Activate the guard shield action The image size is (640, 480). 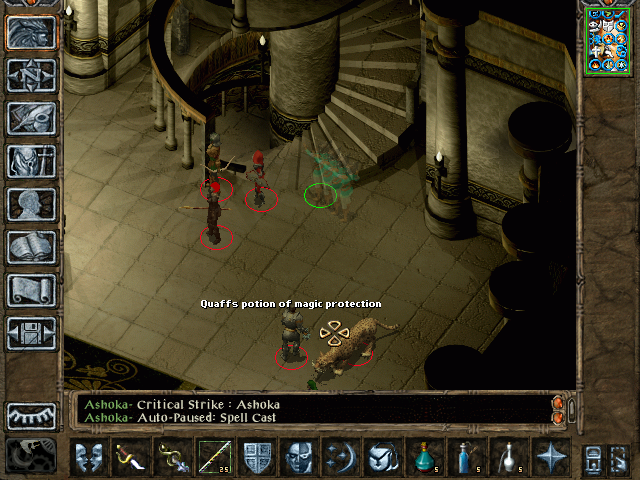[256, 457]
